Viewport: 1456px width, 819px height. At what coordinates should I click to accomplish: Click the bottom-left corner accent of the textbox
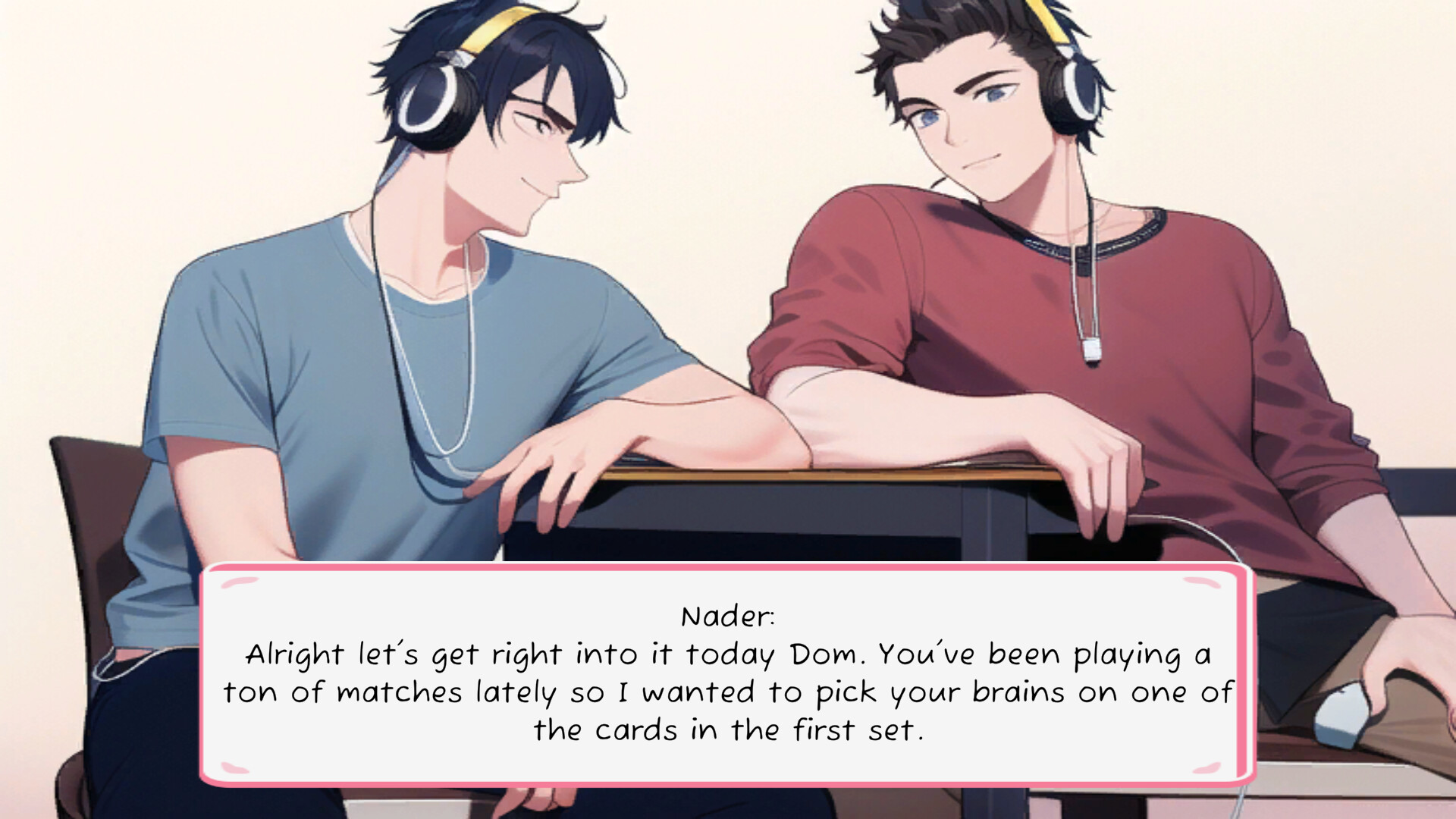tap(235, 766)
